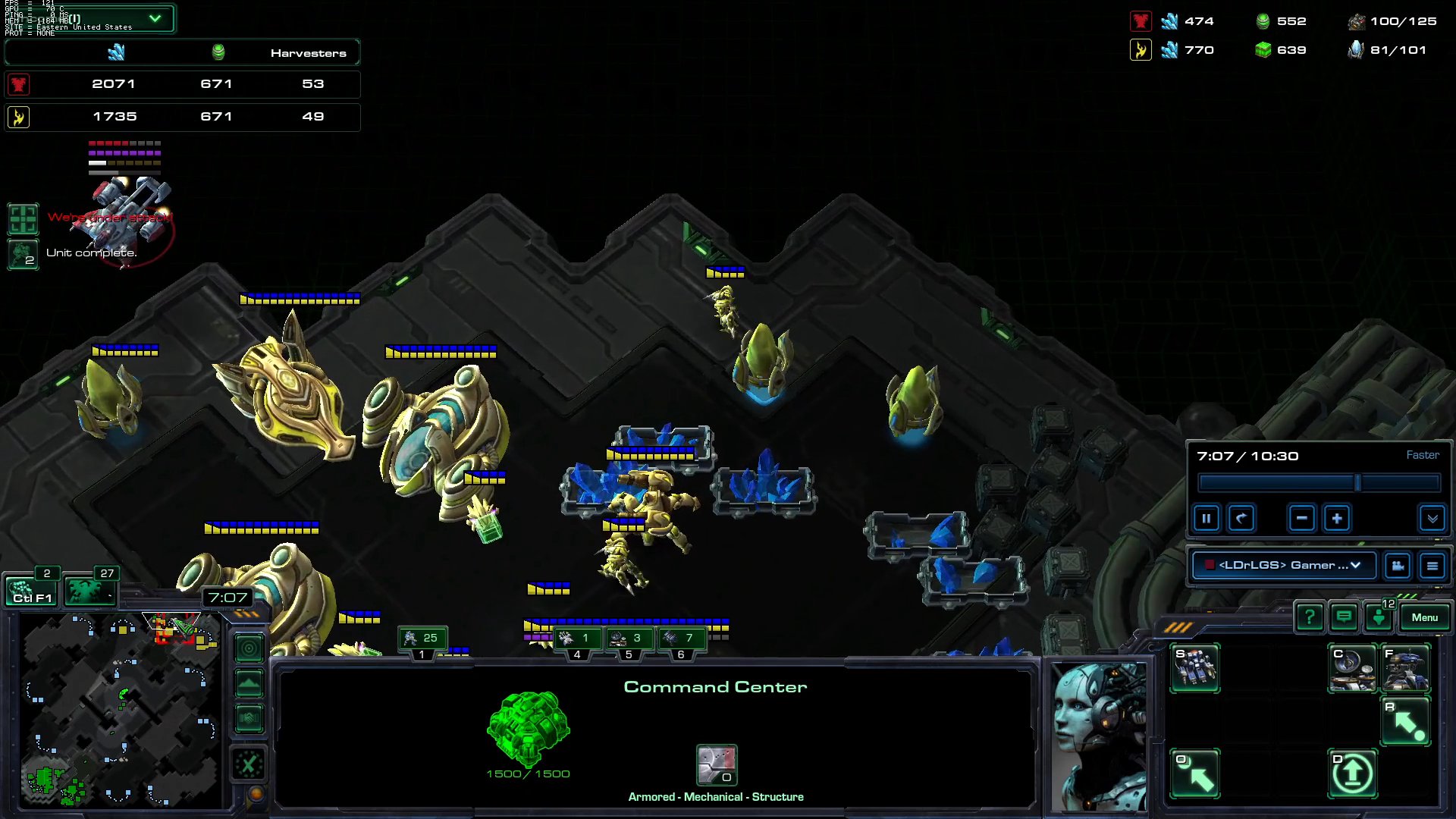The height and width of the screenshot is (819, 1456).
Task: Increase replay speed with the plus button
Action: (x=1336, y=518)
